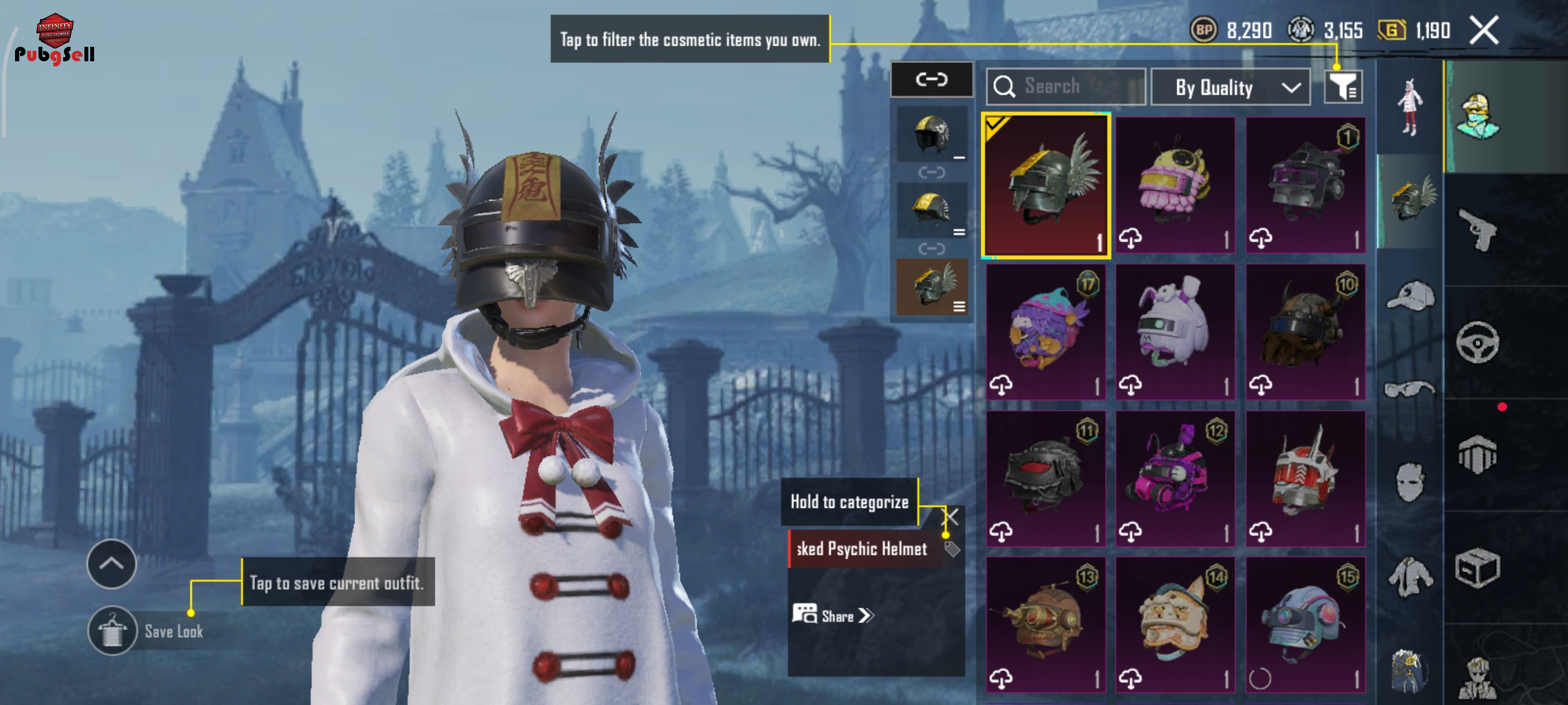Toggle the owned items filter icon
The width and height of the screenshot is (1568, 705).
coord(1343,88)
